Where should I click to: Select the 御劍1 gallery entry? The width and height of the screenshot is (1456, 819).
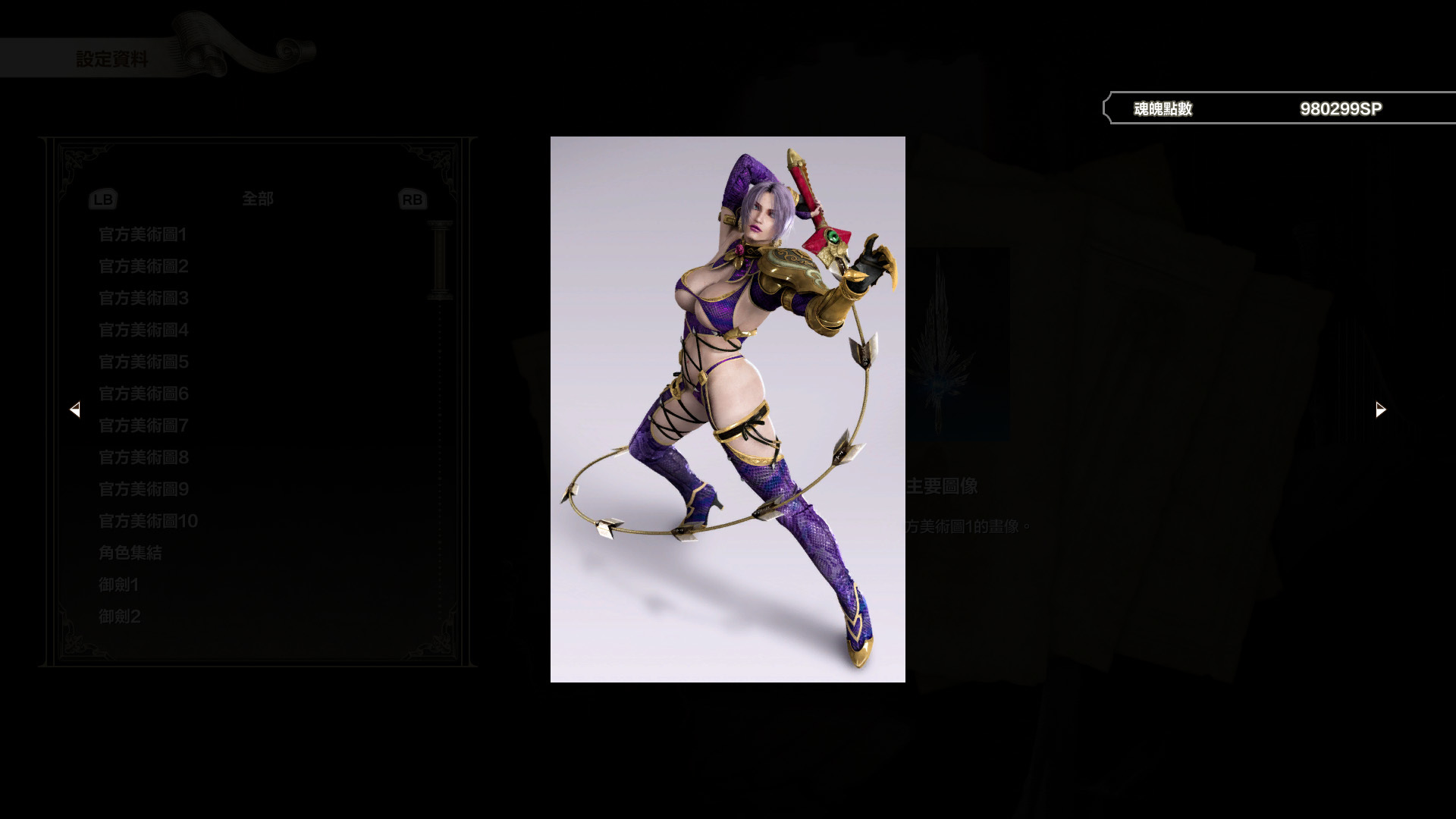[118, 585]
